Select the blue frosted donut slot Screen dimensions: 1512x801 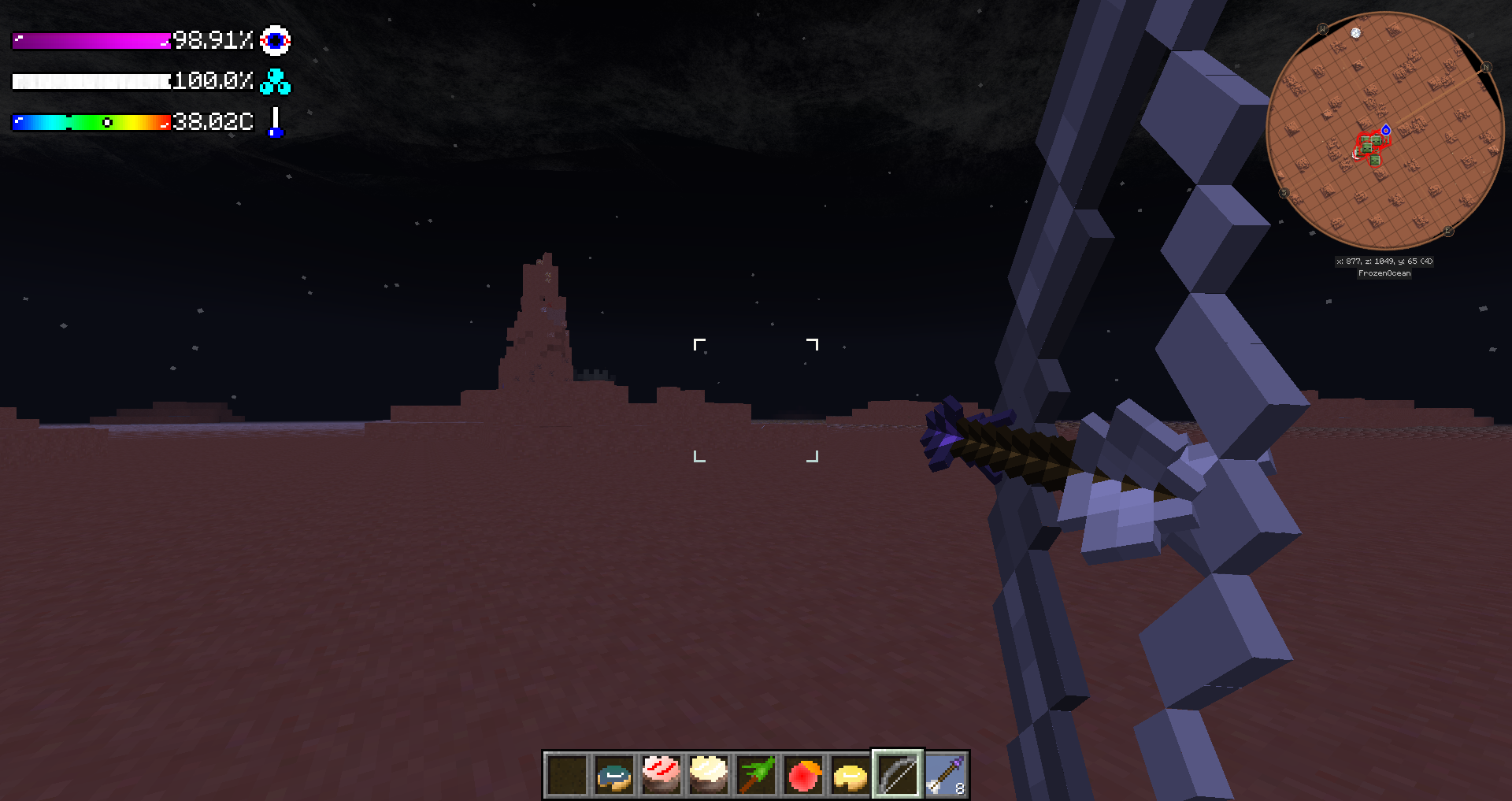[x=614, y=775]
